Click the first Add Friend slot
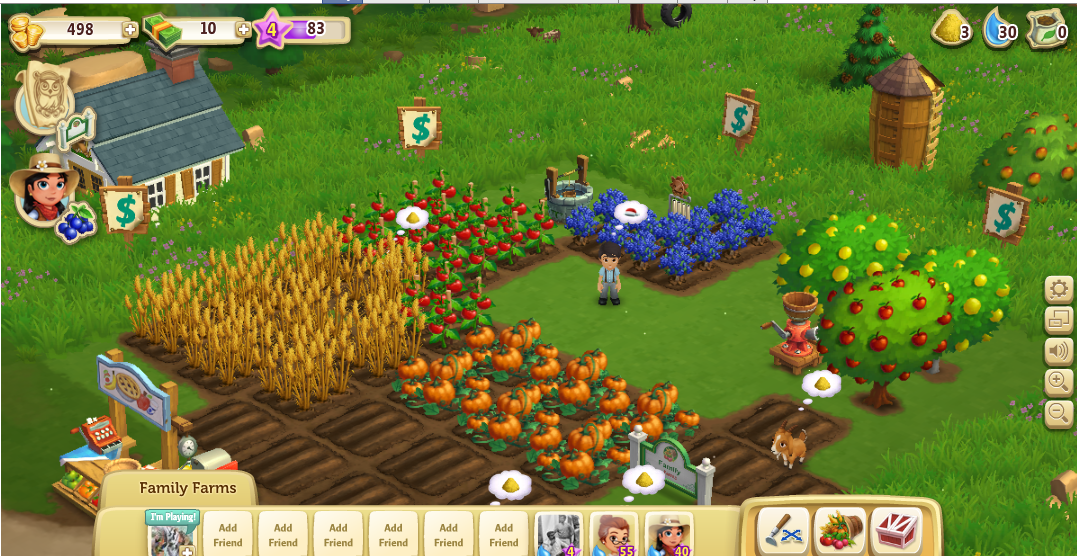The width and height of the screenshot is (1077, 556). [x=228, y=534]
